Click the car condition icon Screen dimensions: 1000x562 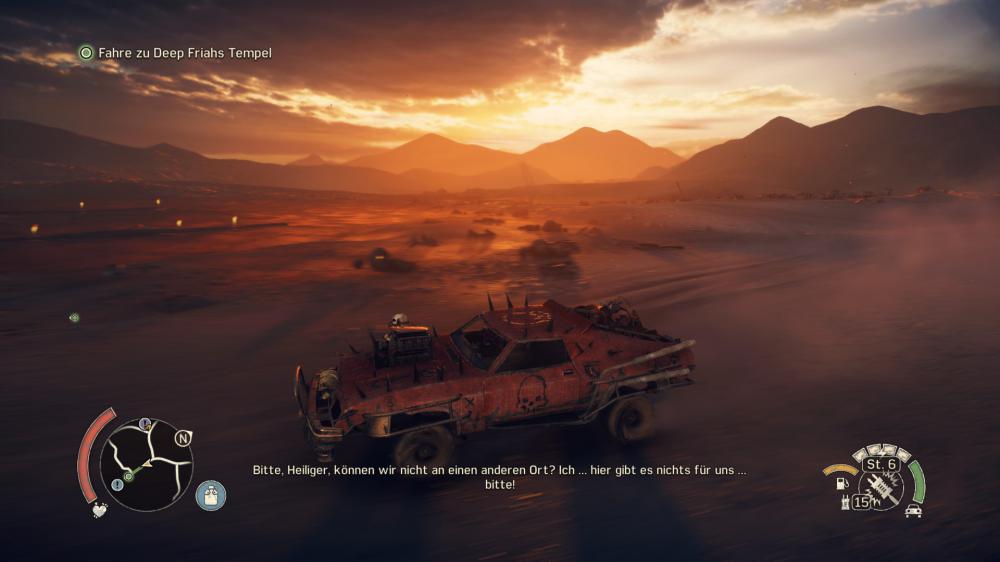point(913,511)
